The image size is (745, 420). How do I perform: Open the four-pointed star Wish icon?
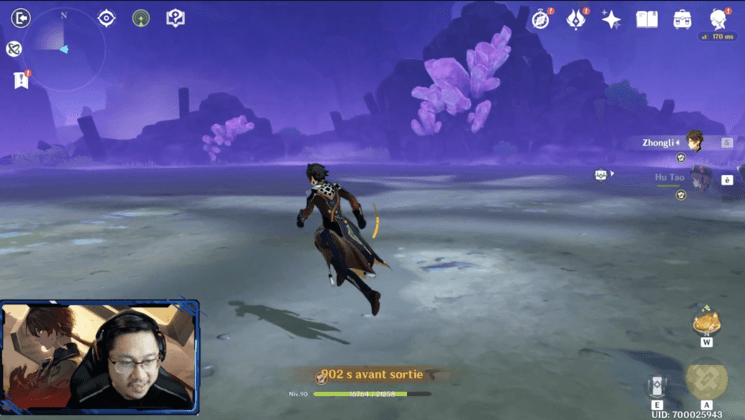(x=612, y=19)
